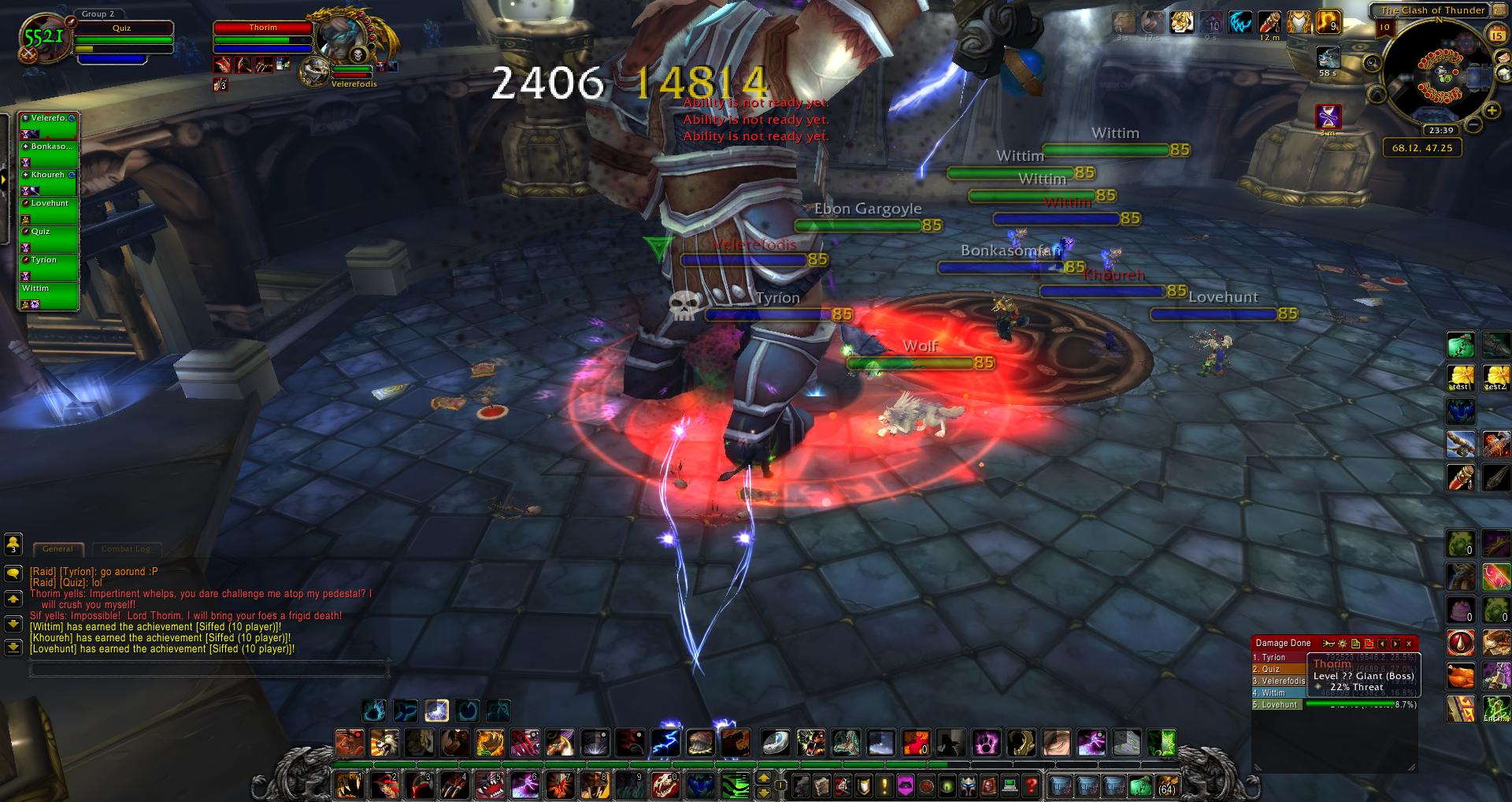The image size is (1512, 802).
Task: Click the trumpet report icon in Damage Done header
Action: click(x=1329, y=644)
